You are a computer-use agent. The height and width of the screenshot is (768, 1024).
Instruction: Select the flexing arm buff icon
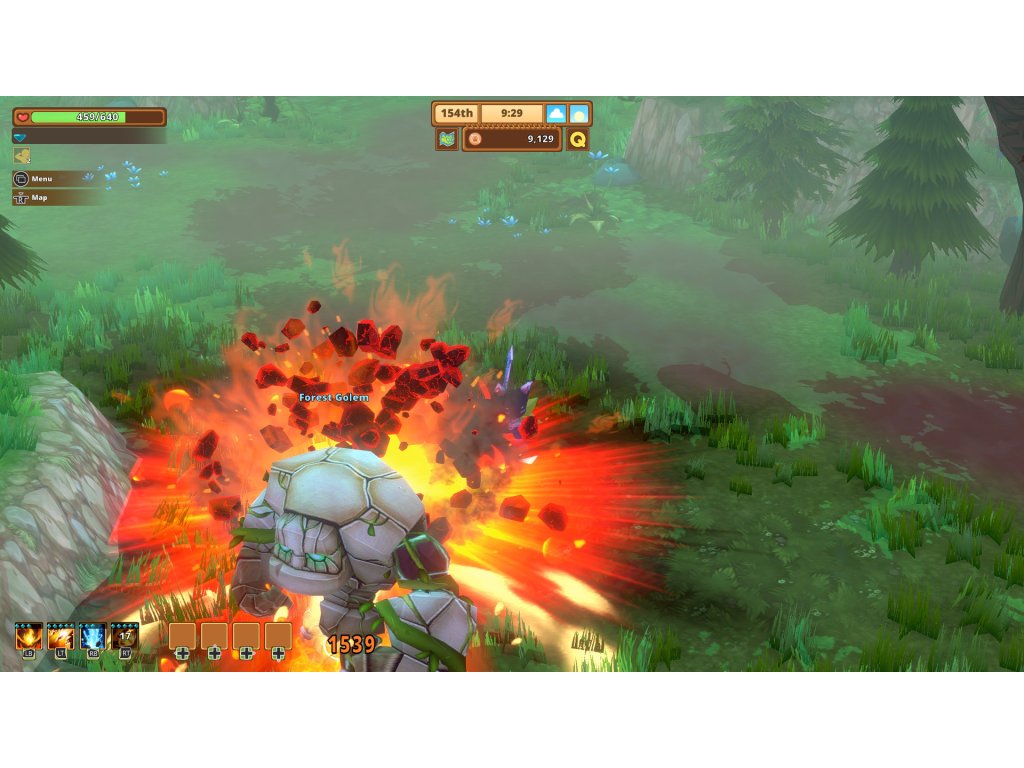22,156
